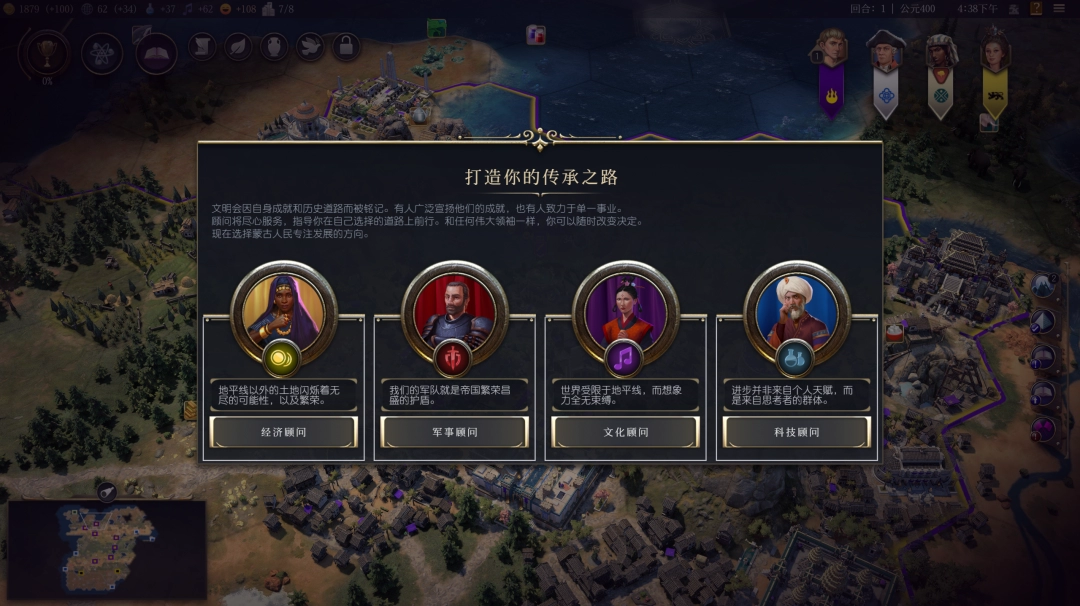
Task: Open the question mark help button
Action: pos(1036,9)
